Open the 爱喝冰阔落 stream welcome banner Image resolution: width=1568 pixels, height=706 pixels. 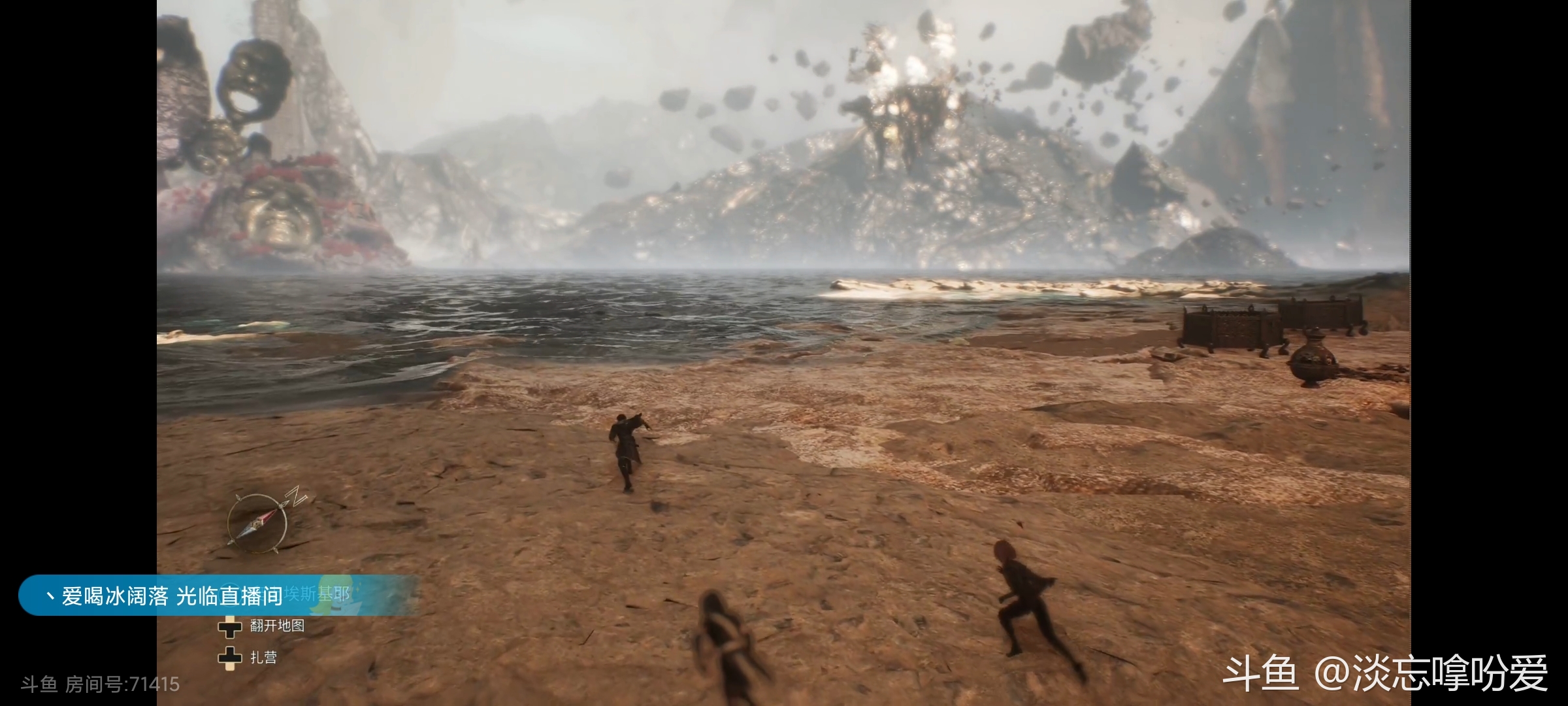(196, 596)
